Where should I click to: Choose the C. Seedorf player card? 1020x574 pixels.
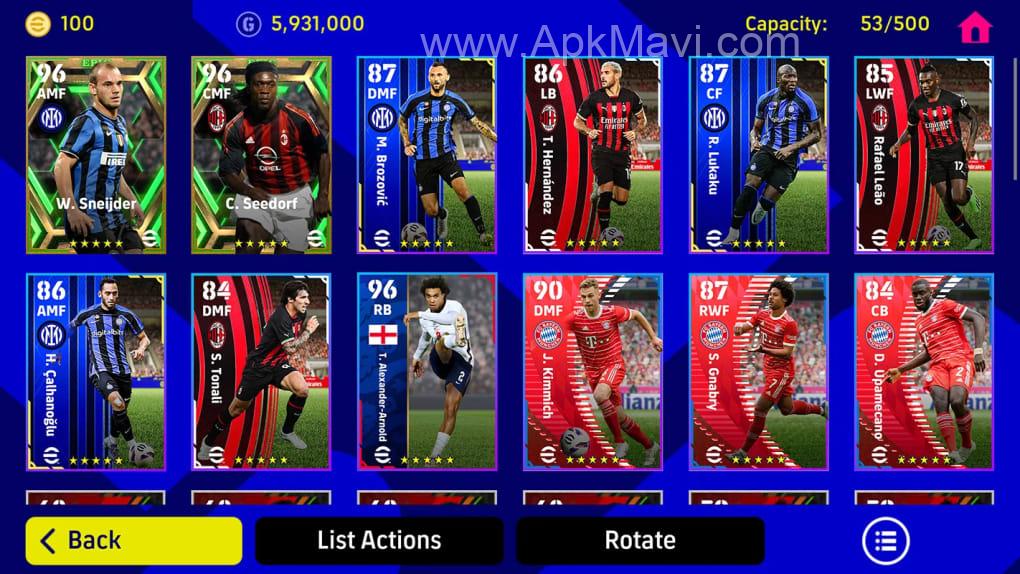(261, 154)
